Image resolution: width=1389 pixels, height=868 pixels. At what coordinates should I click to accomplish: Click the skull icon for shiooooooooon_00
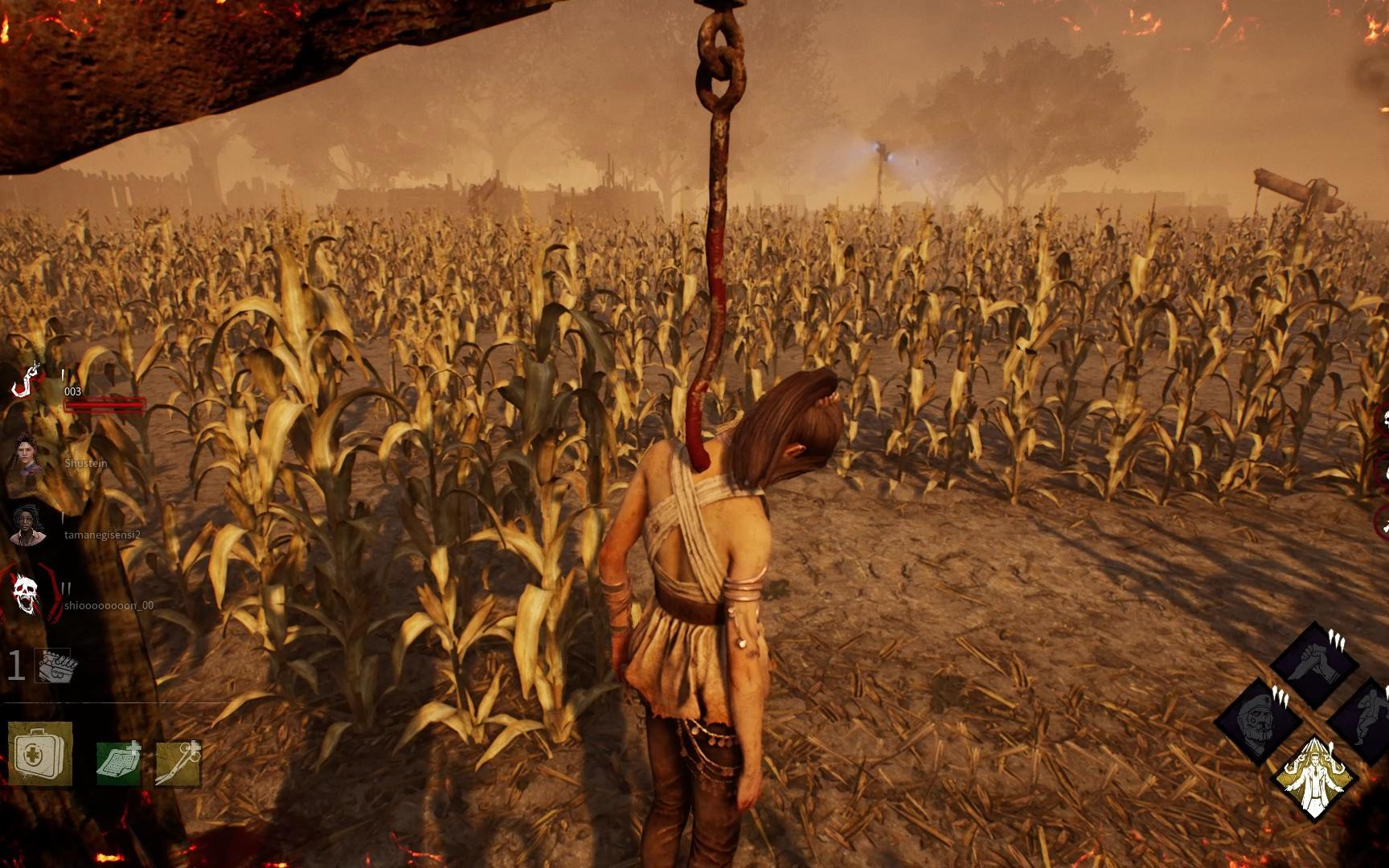26,593
